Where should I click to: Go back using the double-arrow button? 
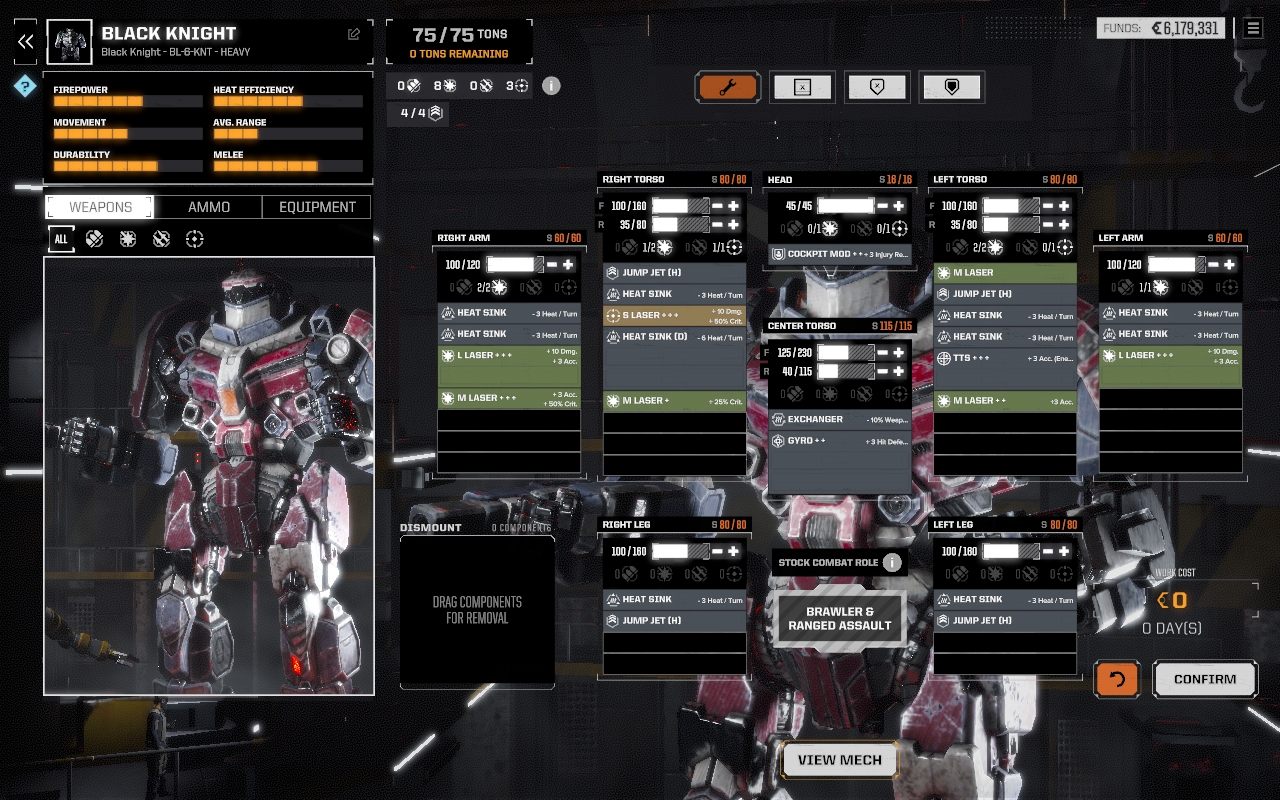(26, 41)
